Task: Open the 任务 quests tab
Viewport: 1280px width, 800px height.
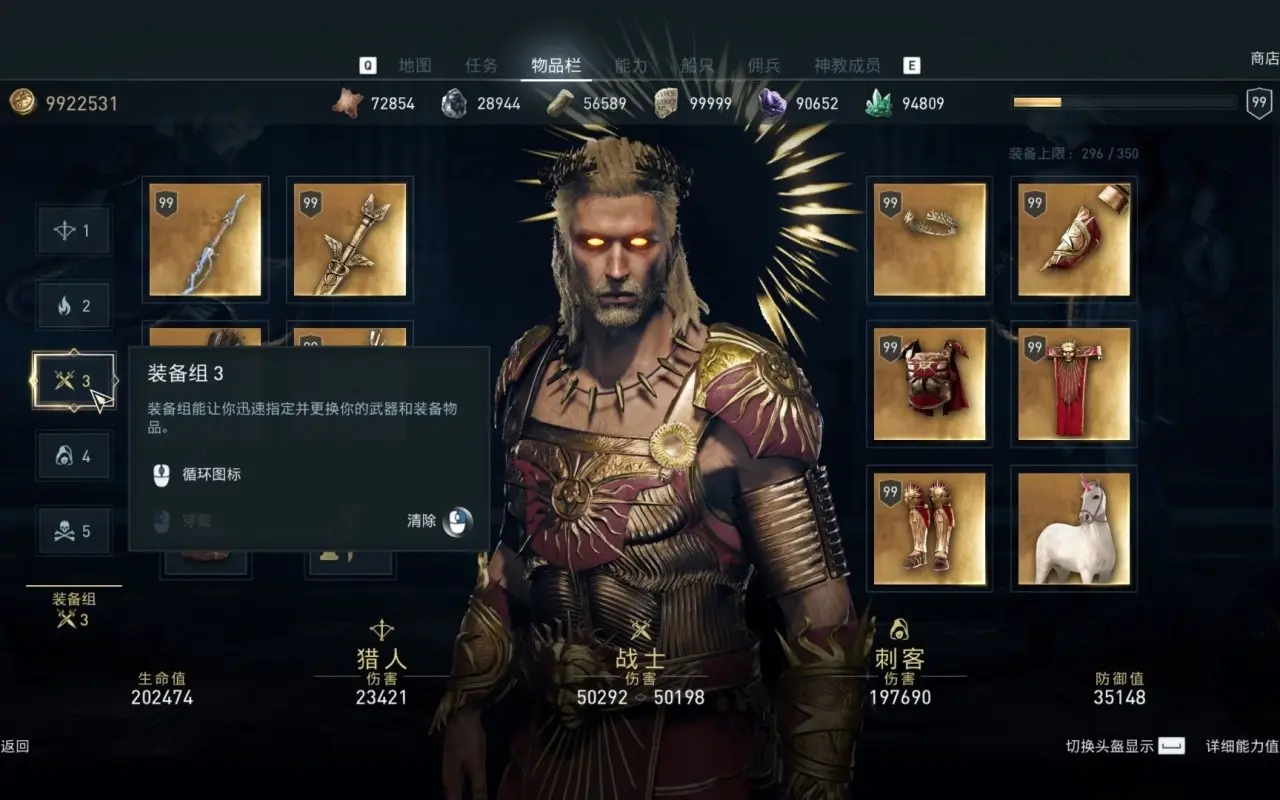Action: [x=481, y=66]
